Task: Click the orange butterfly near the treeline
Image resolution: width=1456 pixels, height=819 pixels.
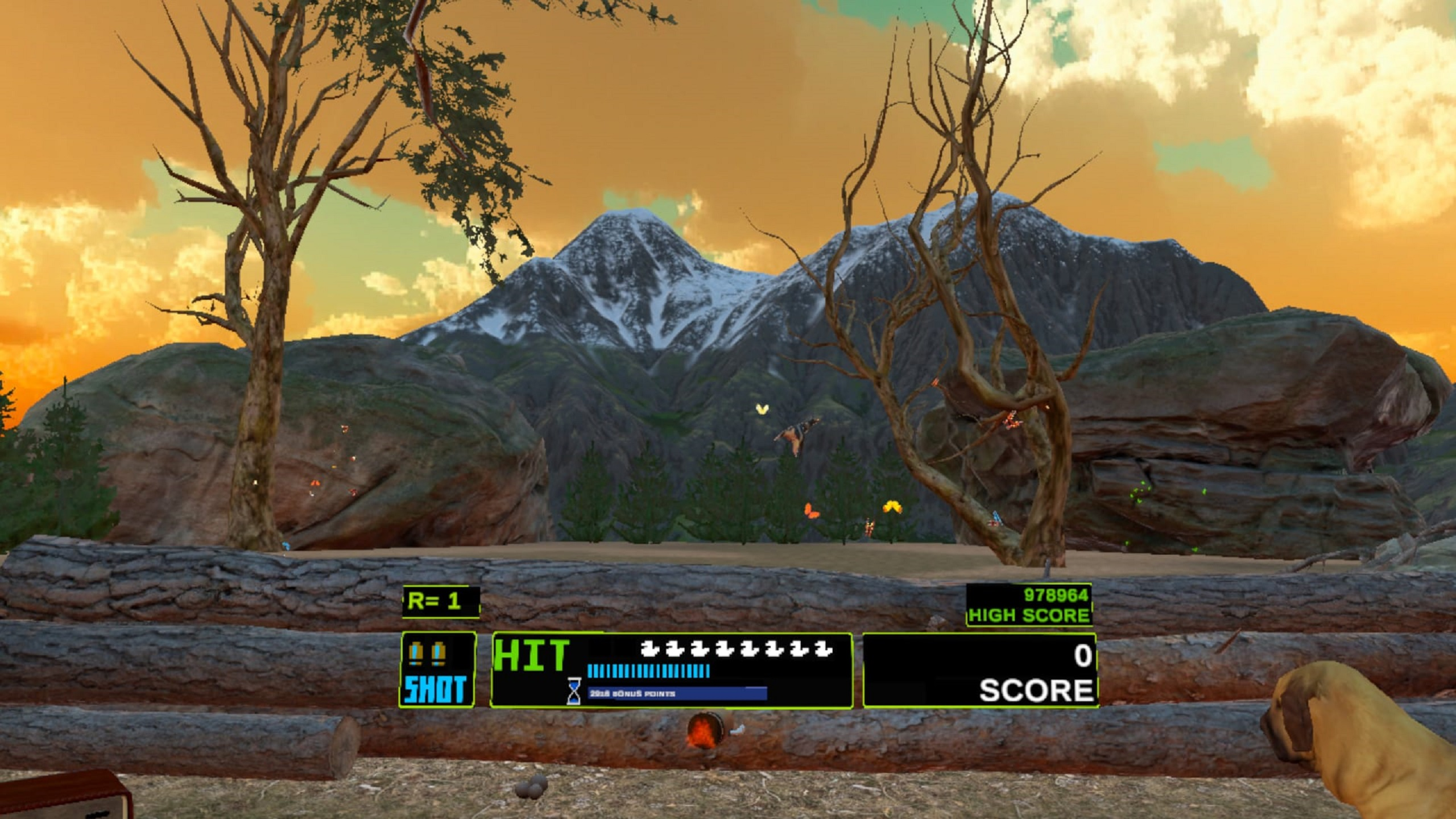Action: [812, 511]
